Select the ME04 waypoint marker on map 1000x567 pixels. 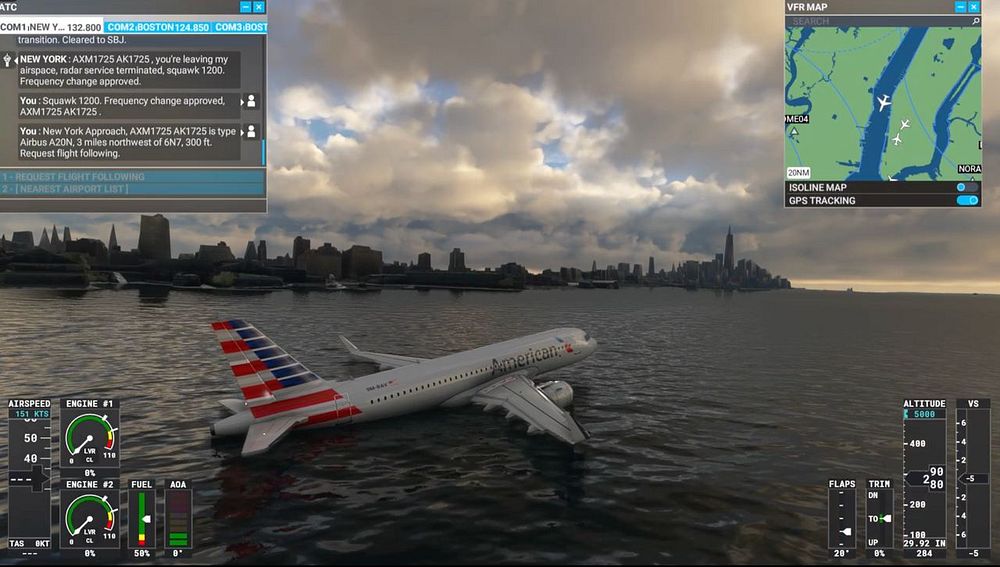(797, 121)
